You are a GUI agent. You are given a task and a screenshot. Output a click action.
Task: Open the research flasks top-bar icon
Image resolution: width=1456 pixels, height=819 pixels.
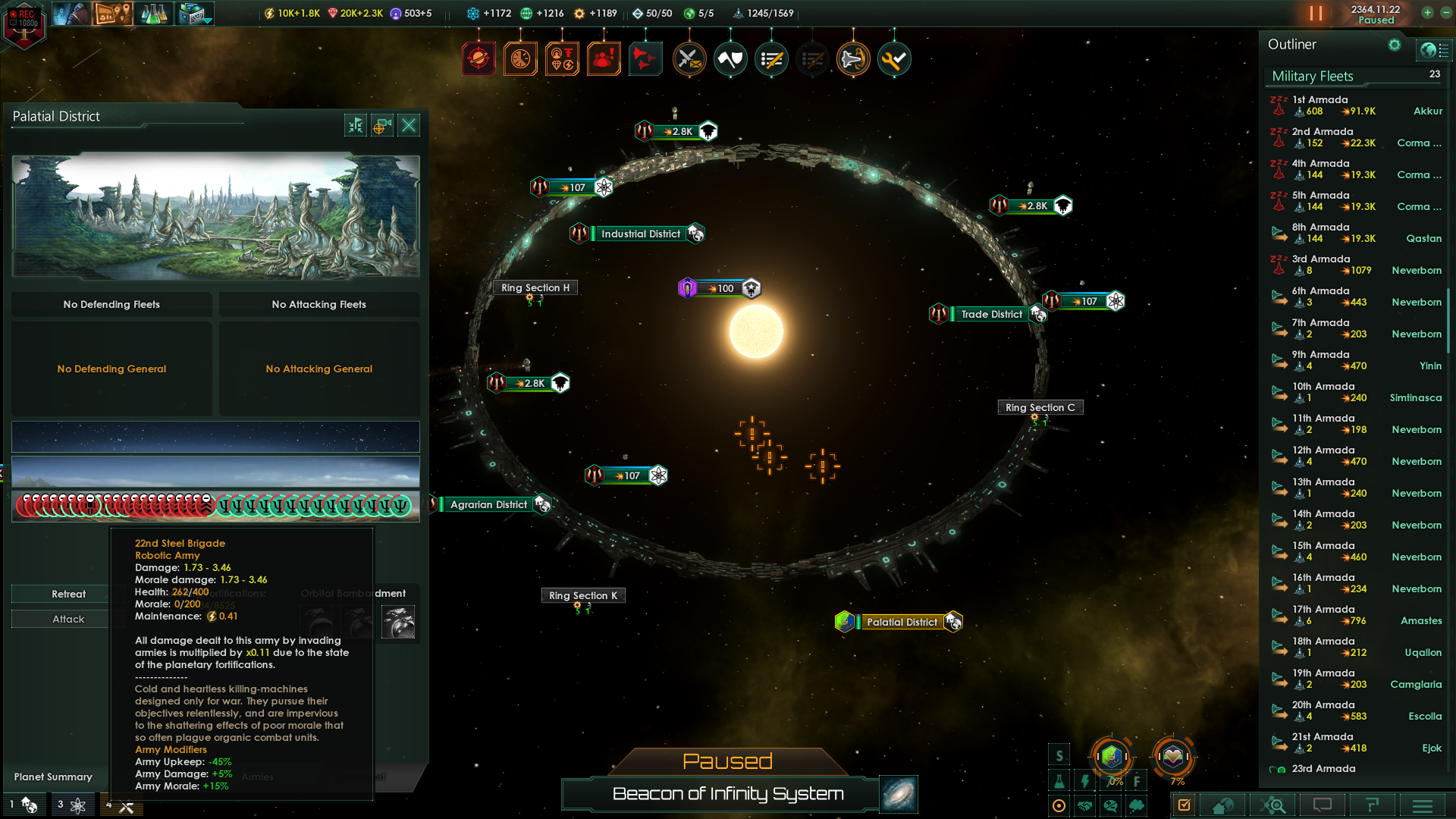(153, 14)
